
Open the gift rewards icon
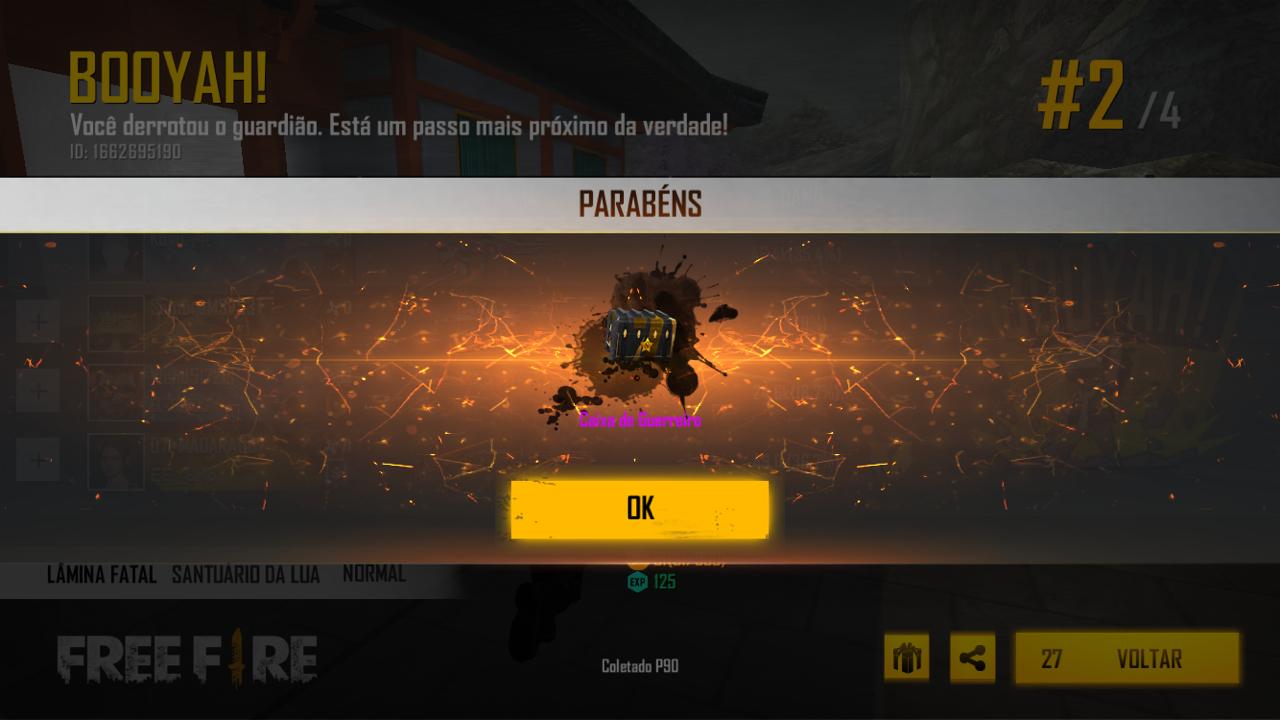pyautogui.click(x=906, y=658)
